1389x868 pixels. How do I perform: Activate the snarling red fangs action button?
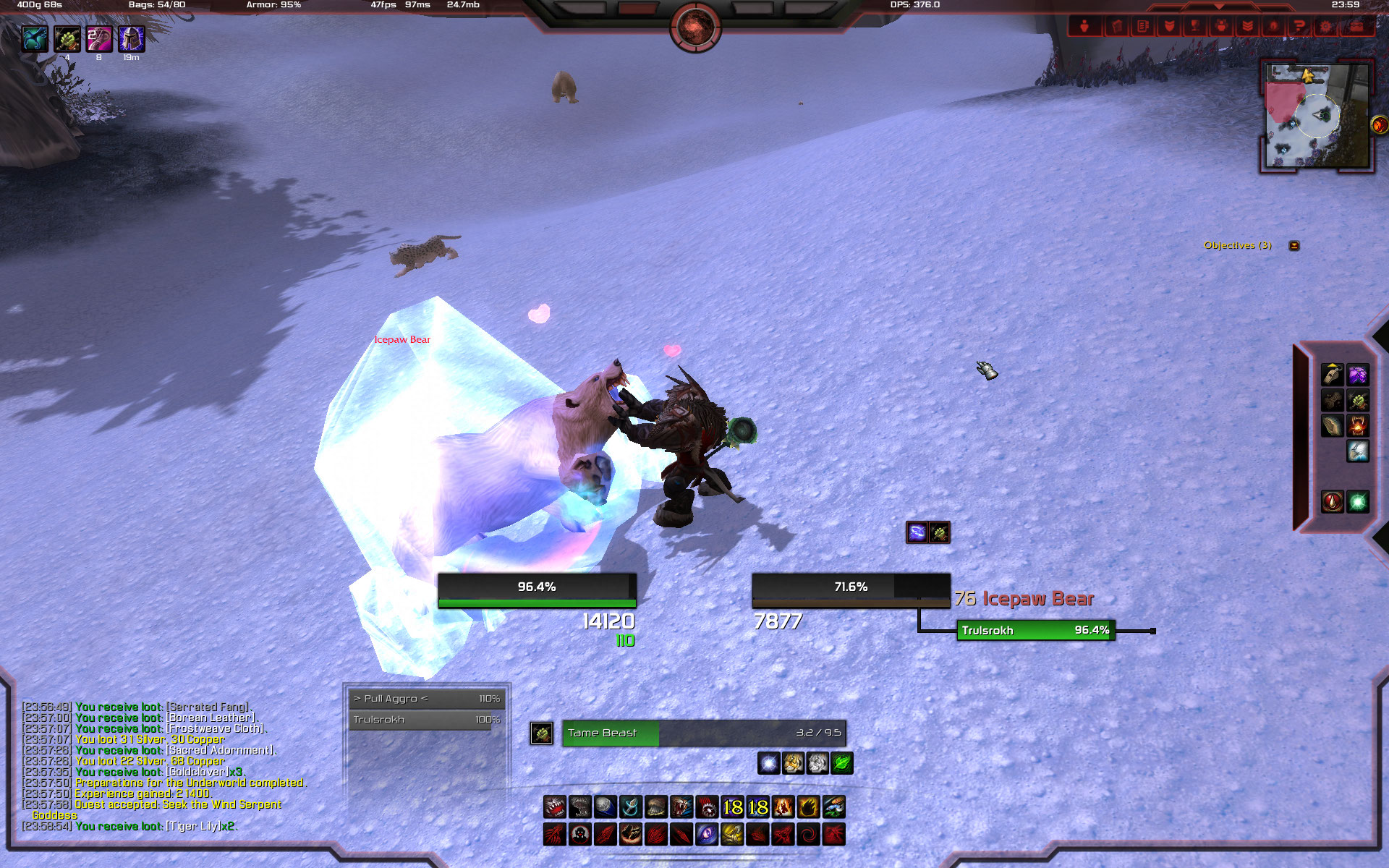point(555,807)
